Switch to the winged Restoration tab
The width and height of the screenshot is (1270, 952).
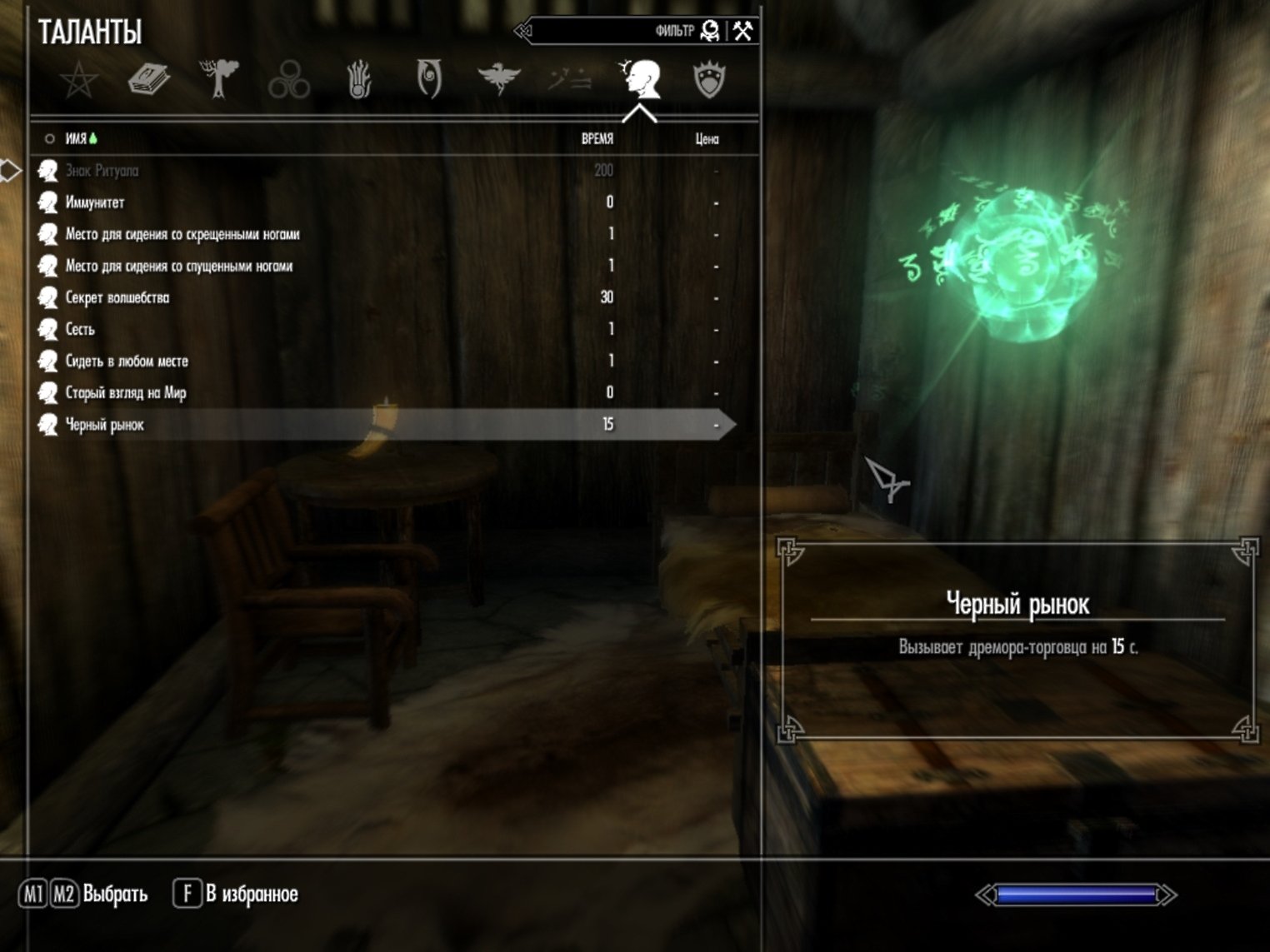498,80
